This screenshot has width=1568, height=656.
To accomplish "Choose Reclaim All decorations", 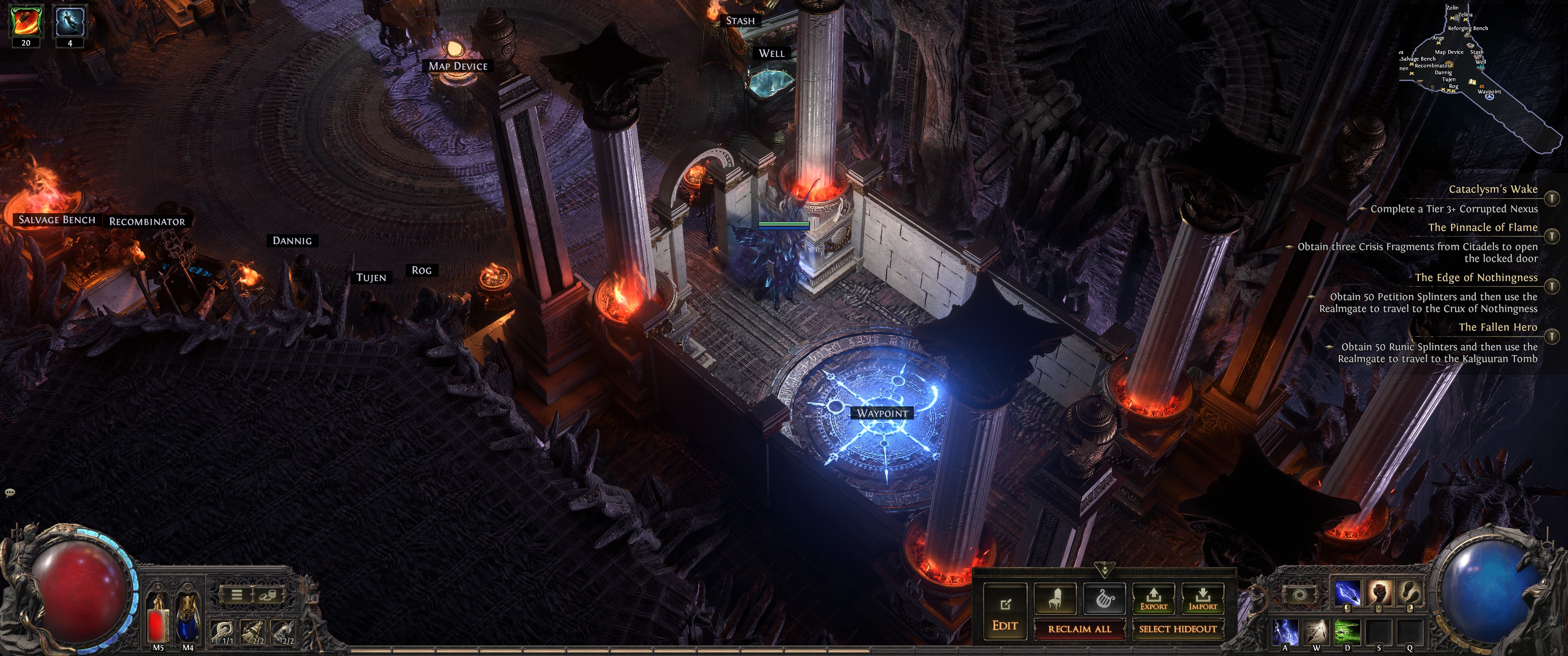I will pos(1079,629).
